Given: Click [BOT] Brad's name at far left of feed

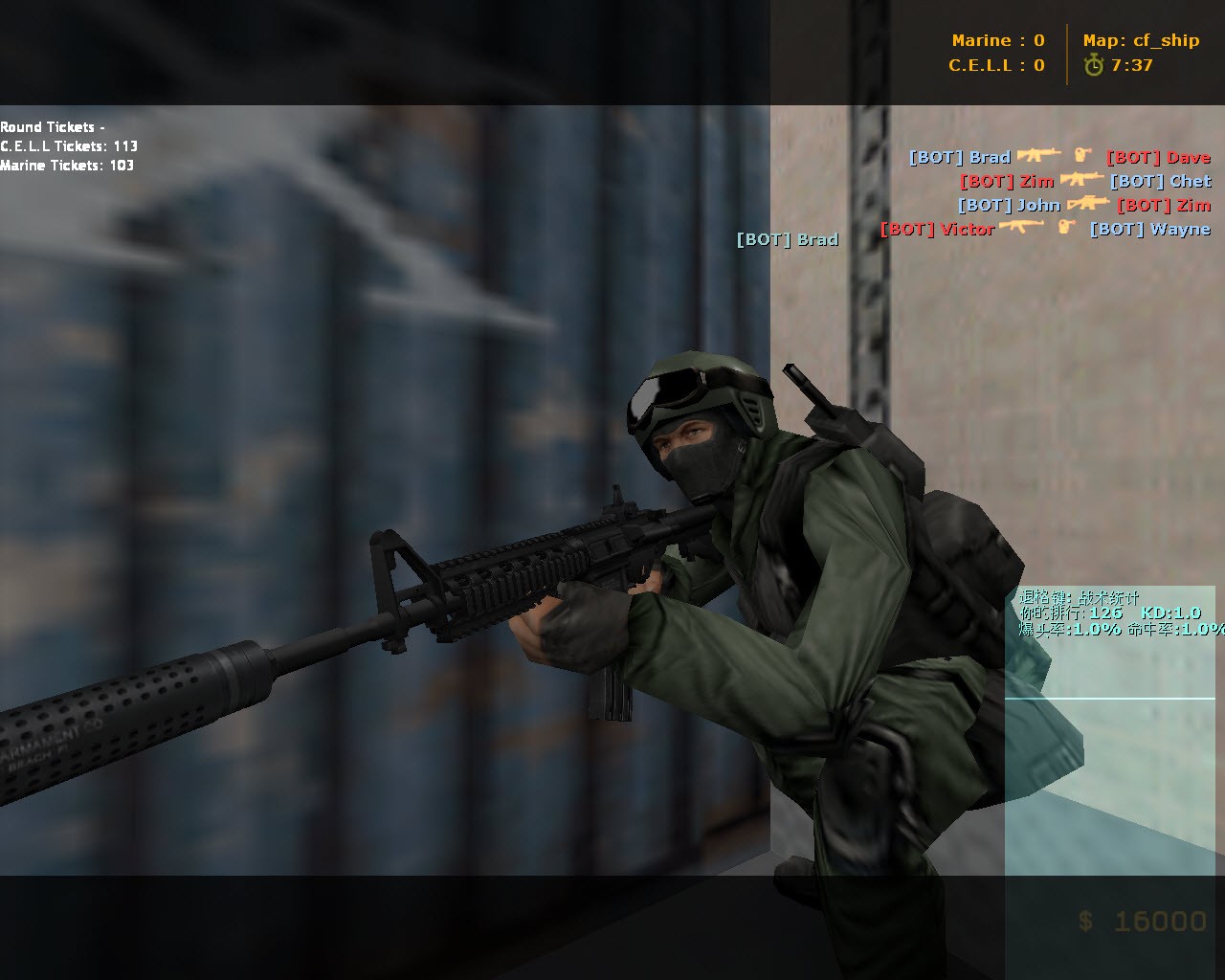Looking at the screenshot, I should [x=788, y=239].
